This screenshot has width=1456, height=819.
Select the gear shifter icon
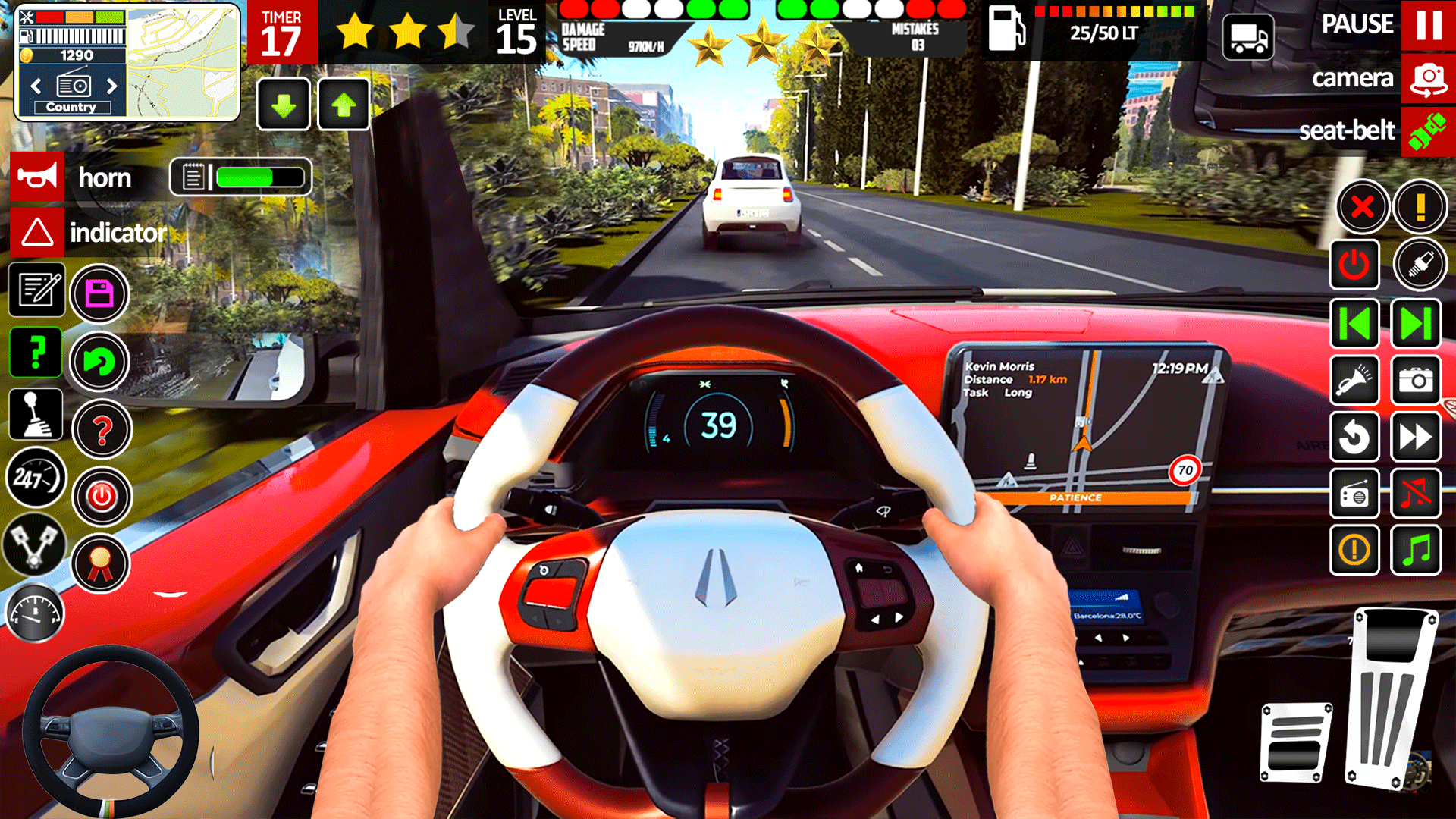pos(34,414)
